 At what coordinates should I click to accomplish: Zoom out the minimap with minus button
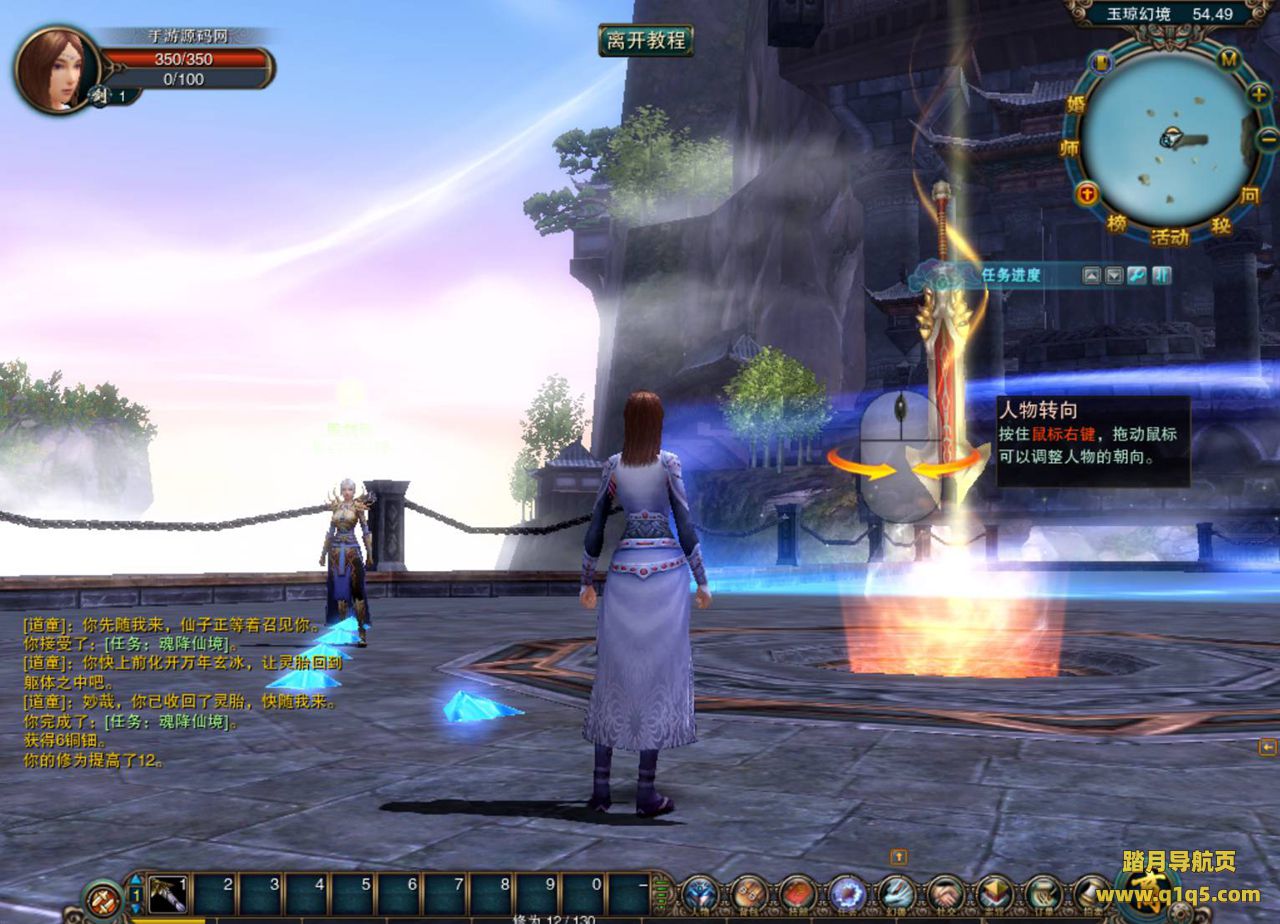[1268, 140]
